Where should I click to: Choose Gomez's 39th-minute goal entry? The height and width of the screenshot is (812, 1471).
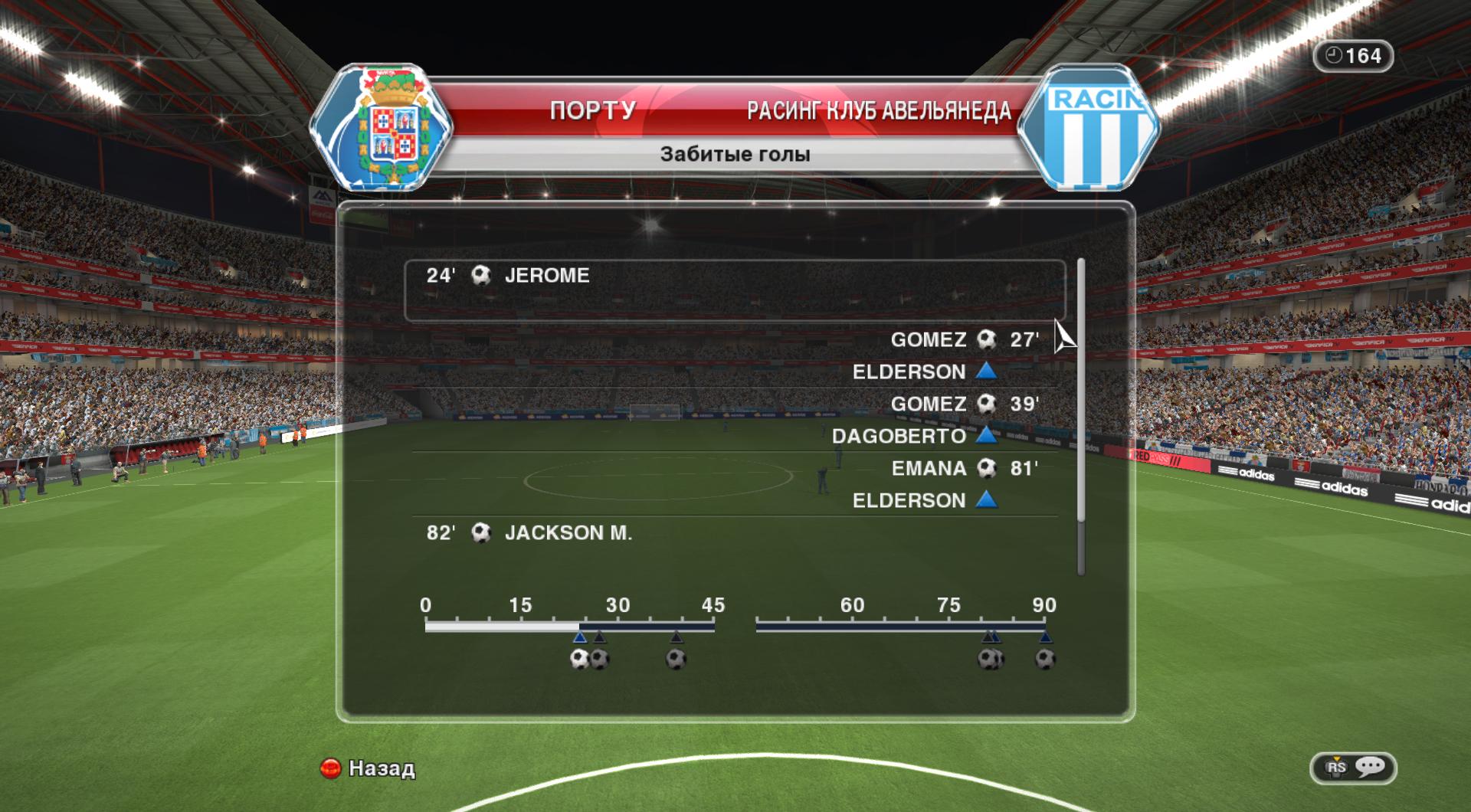click(964, 404)
